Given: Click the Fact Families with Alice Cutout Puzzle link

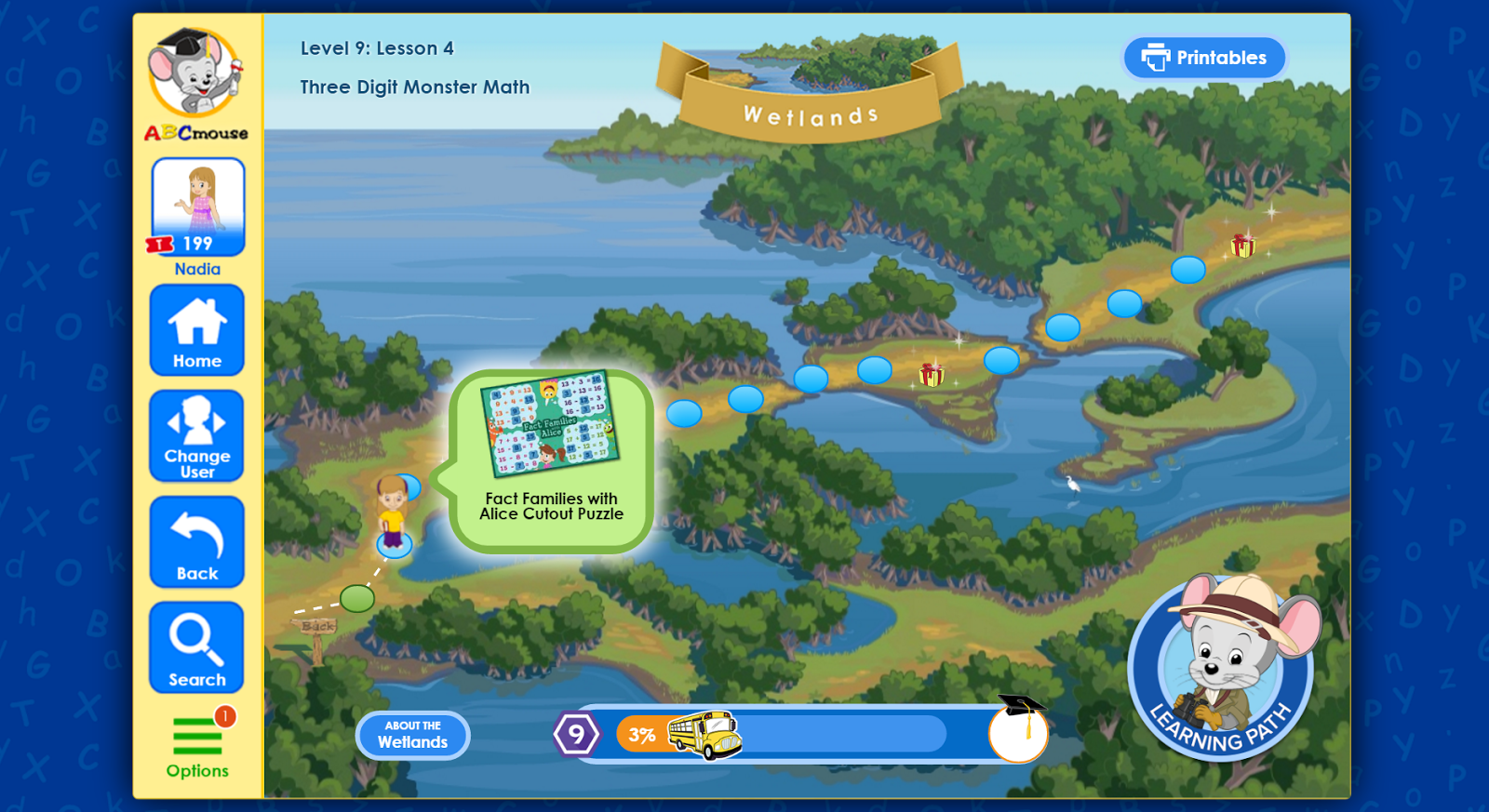Looking at the screenshot, I should tap(551, 506).
